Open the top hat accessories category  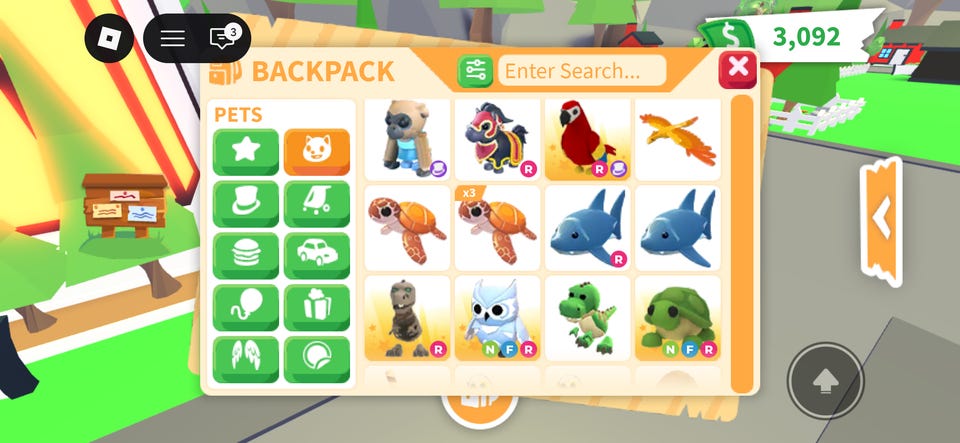coord(245,204)
